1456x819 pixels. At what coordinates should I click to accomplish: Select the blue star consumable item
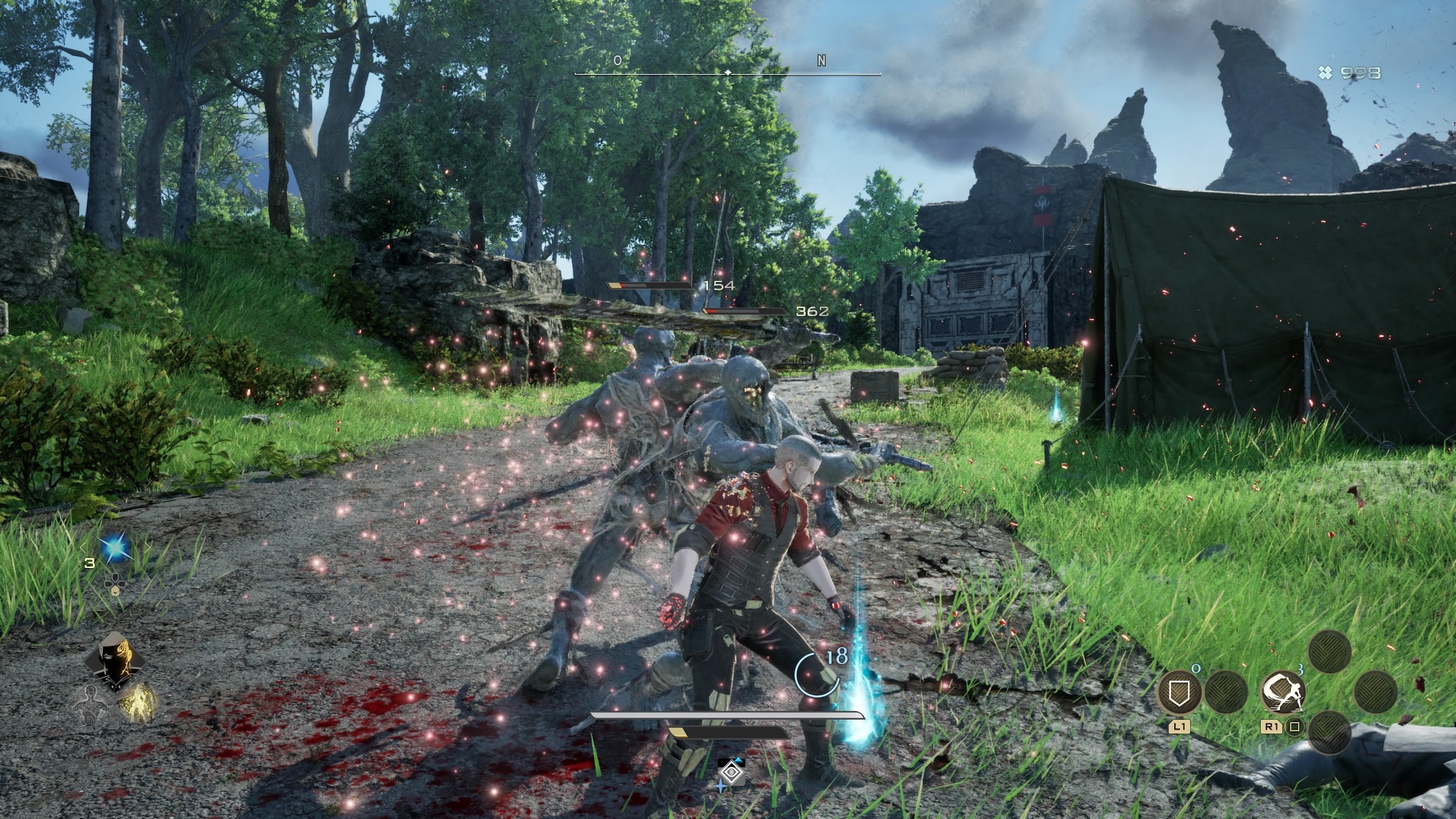tap(115, 548)
